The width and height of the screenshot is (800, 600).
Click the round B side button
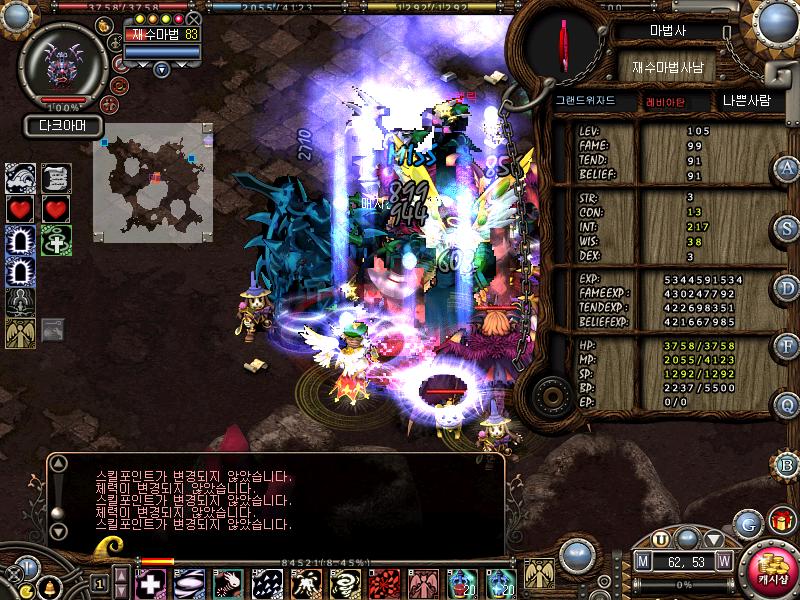[x=787, y=465]
